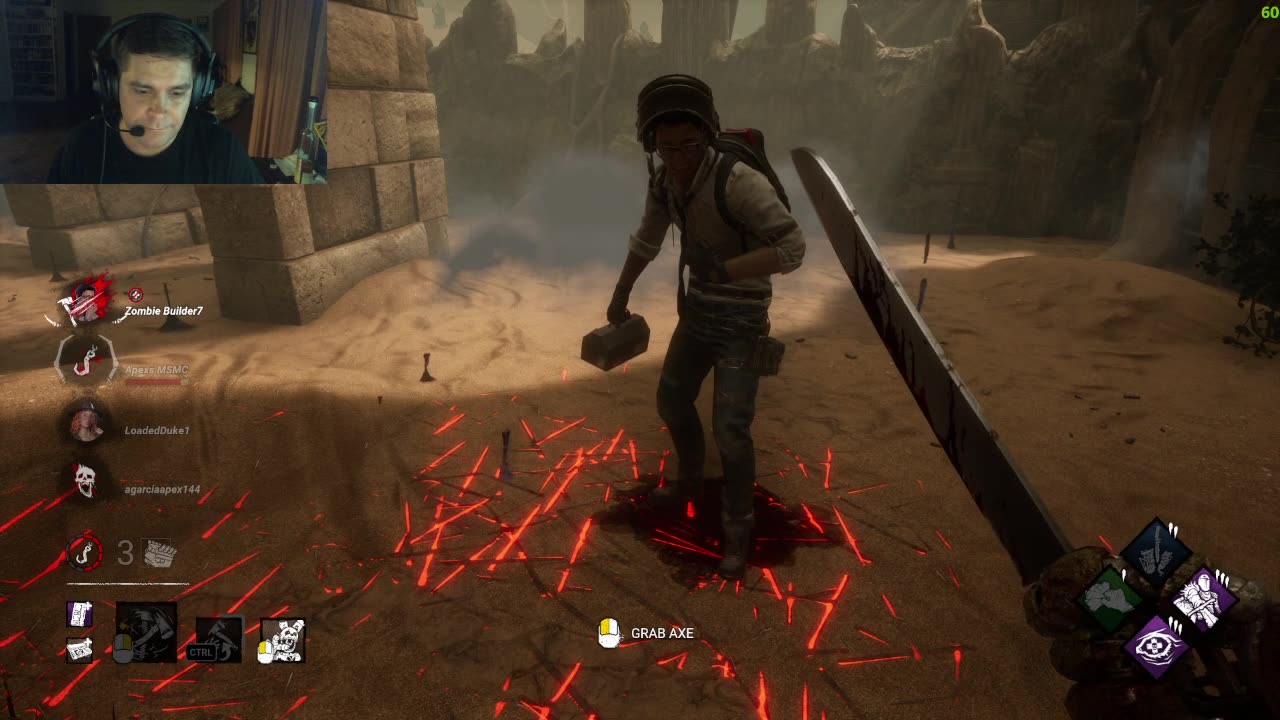Viewport: 1280px width, 720px height.
Task: Select the generators remaining icon
Action: 159,553
